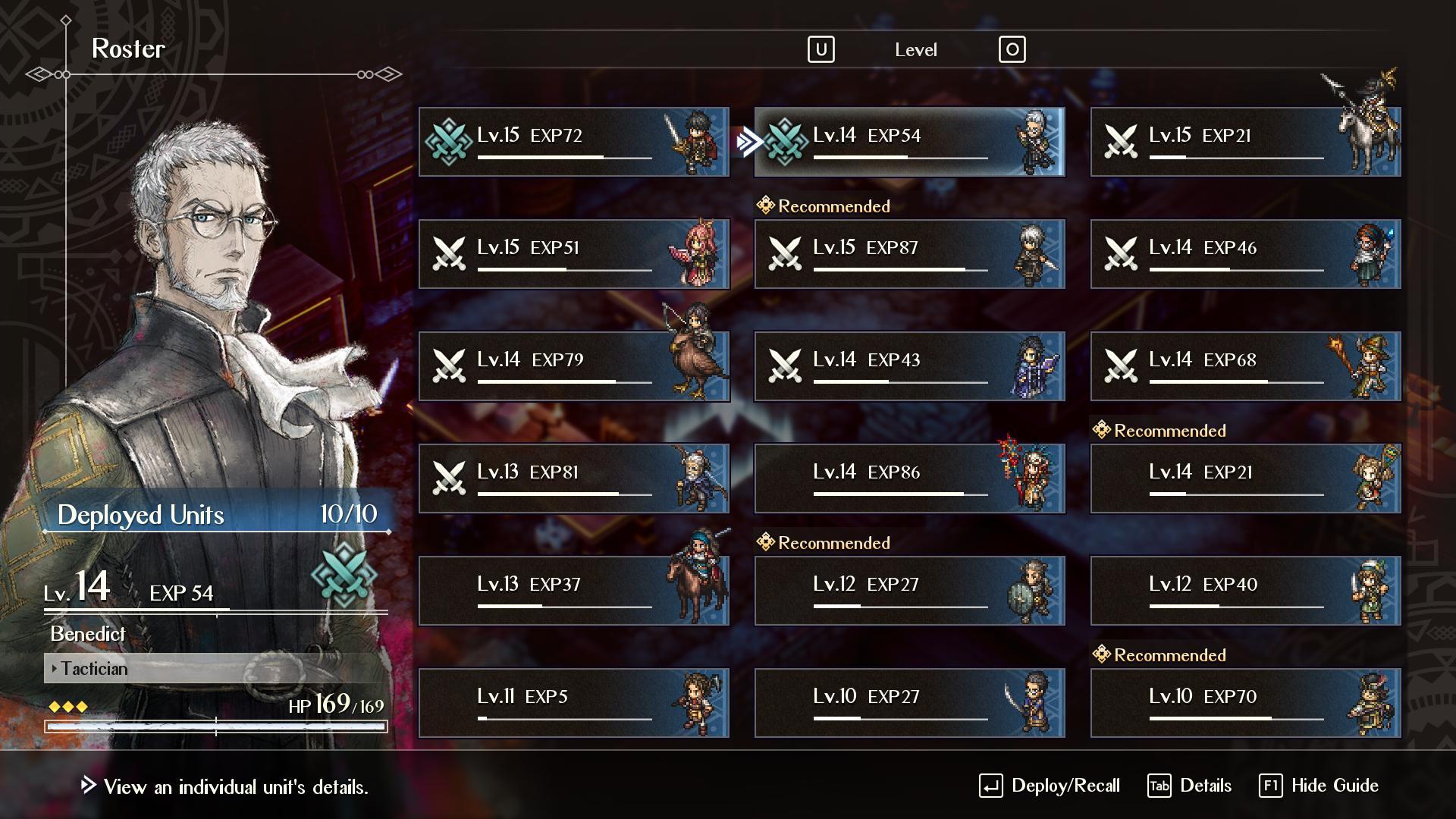Choose the Lv.14 EXP46 unit card
The image size is (1456, 819).
[1245, 254]
